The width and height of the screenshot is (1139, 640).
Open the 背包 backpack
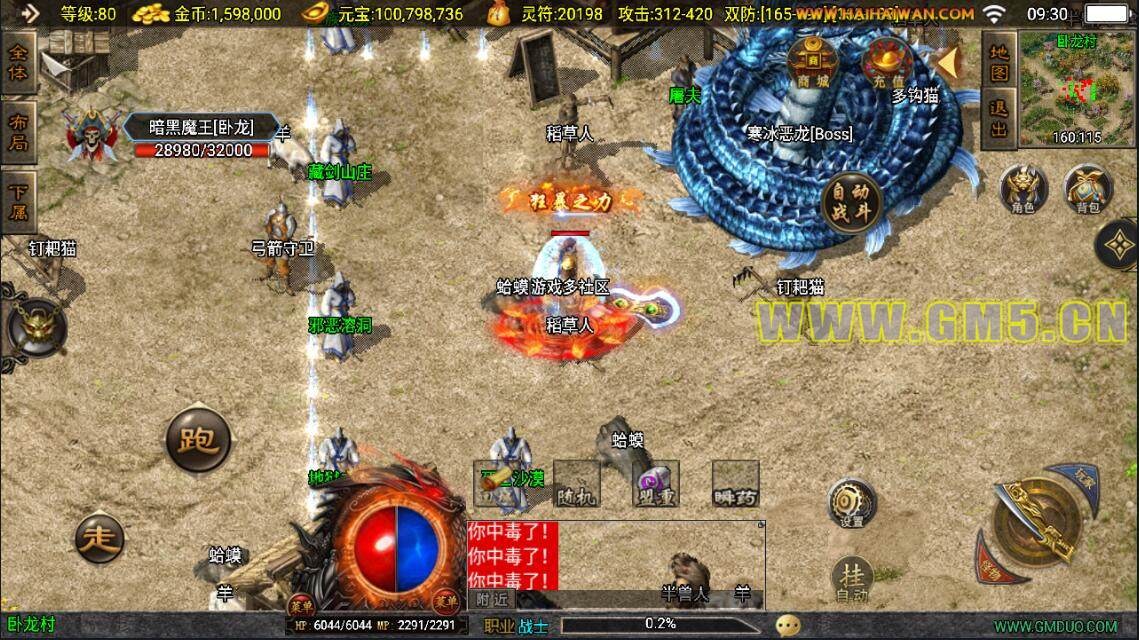[1087, 189]
